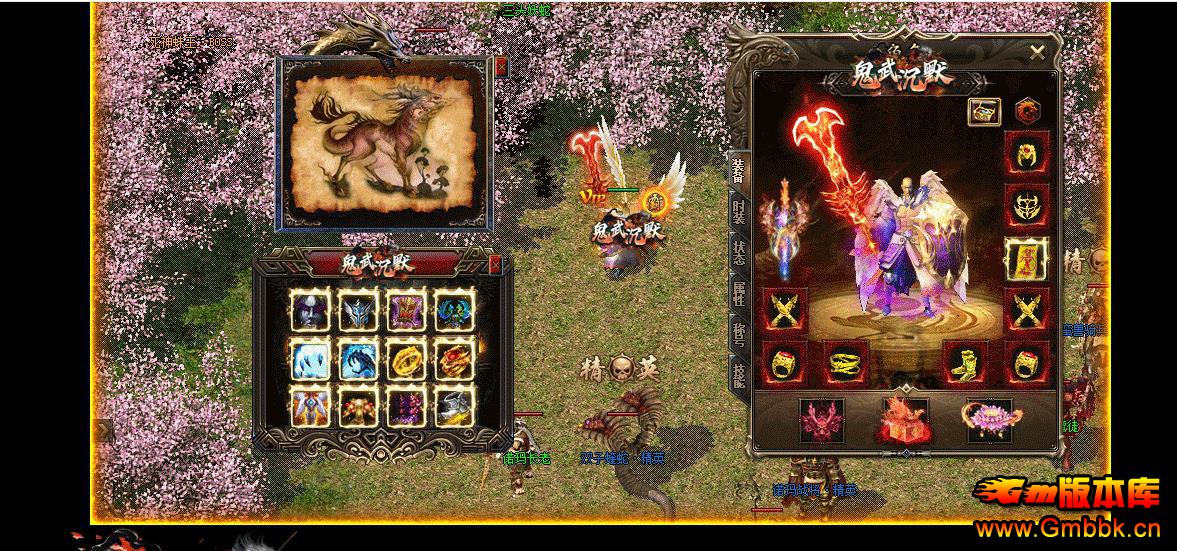Open the treasure chest button

pos(984,111)
